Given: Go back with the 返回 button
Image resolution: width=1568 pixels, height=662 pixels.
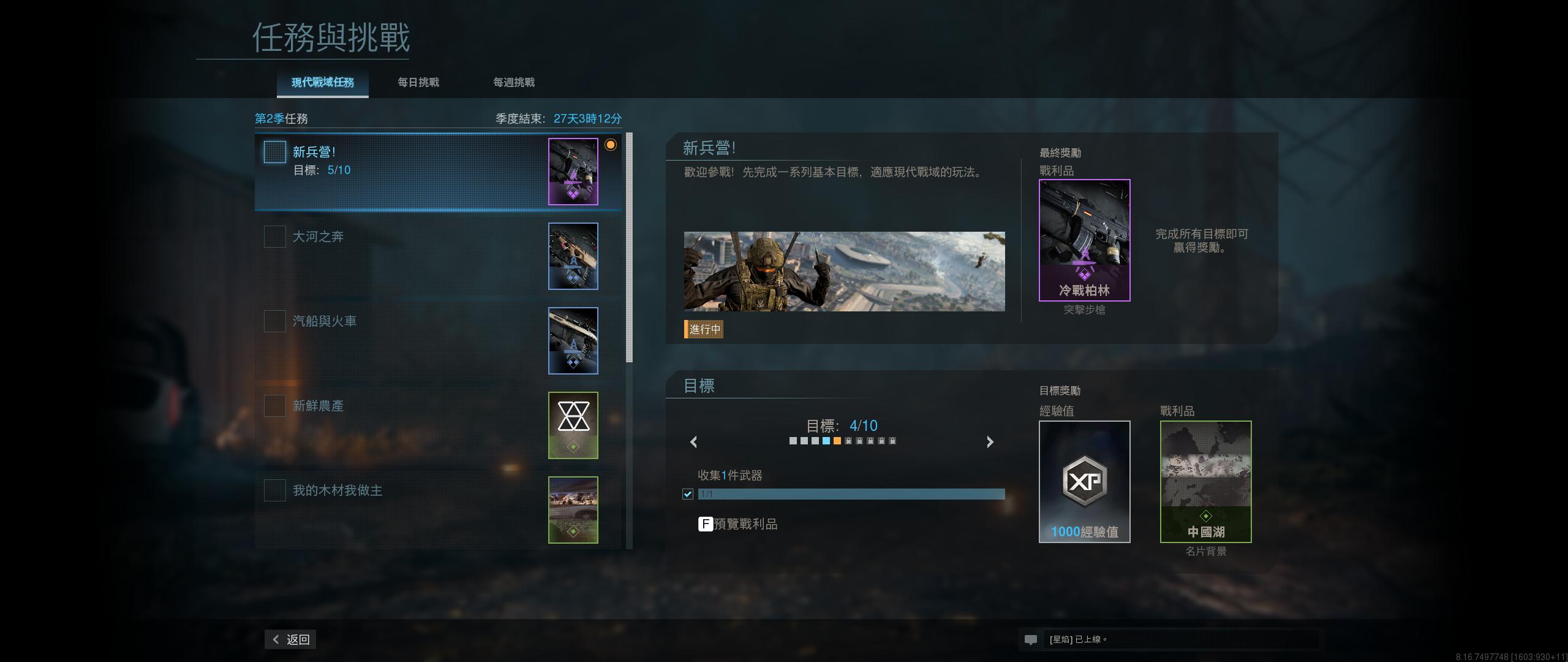Looking at the screenshot, I should [x=291, y=639].
